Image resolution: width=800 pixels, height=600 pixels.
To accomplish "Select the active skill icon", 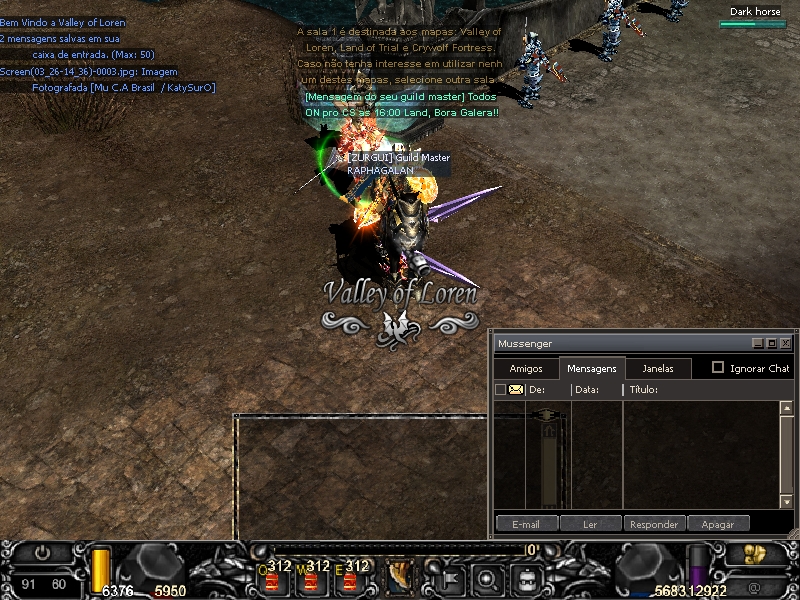I will pos(400,577).
